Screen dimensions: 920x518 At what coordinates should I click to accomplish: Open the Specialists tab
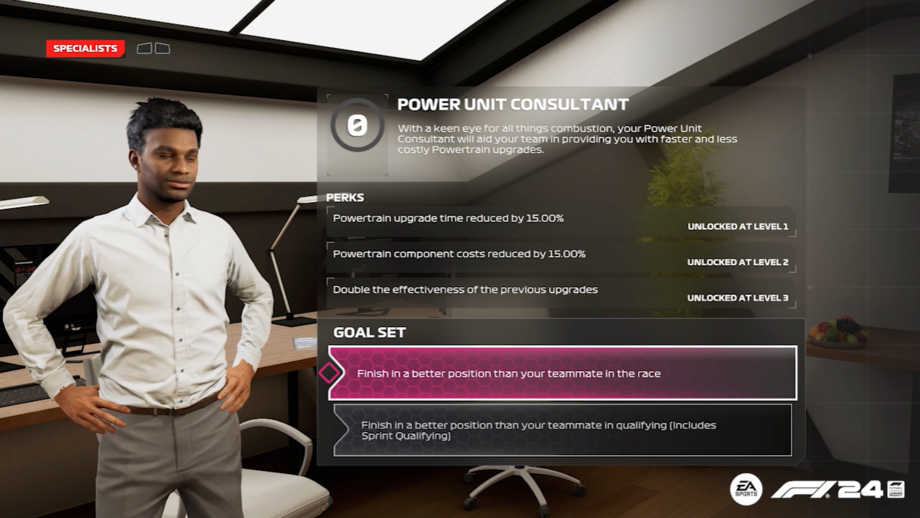[85, 48]
